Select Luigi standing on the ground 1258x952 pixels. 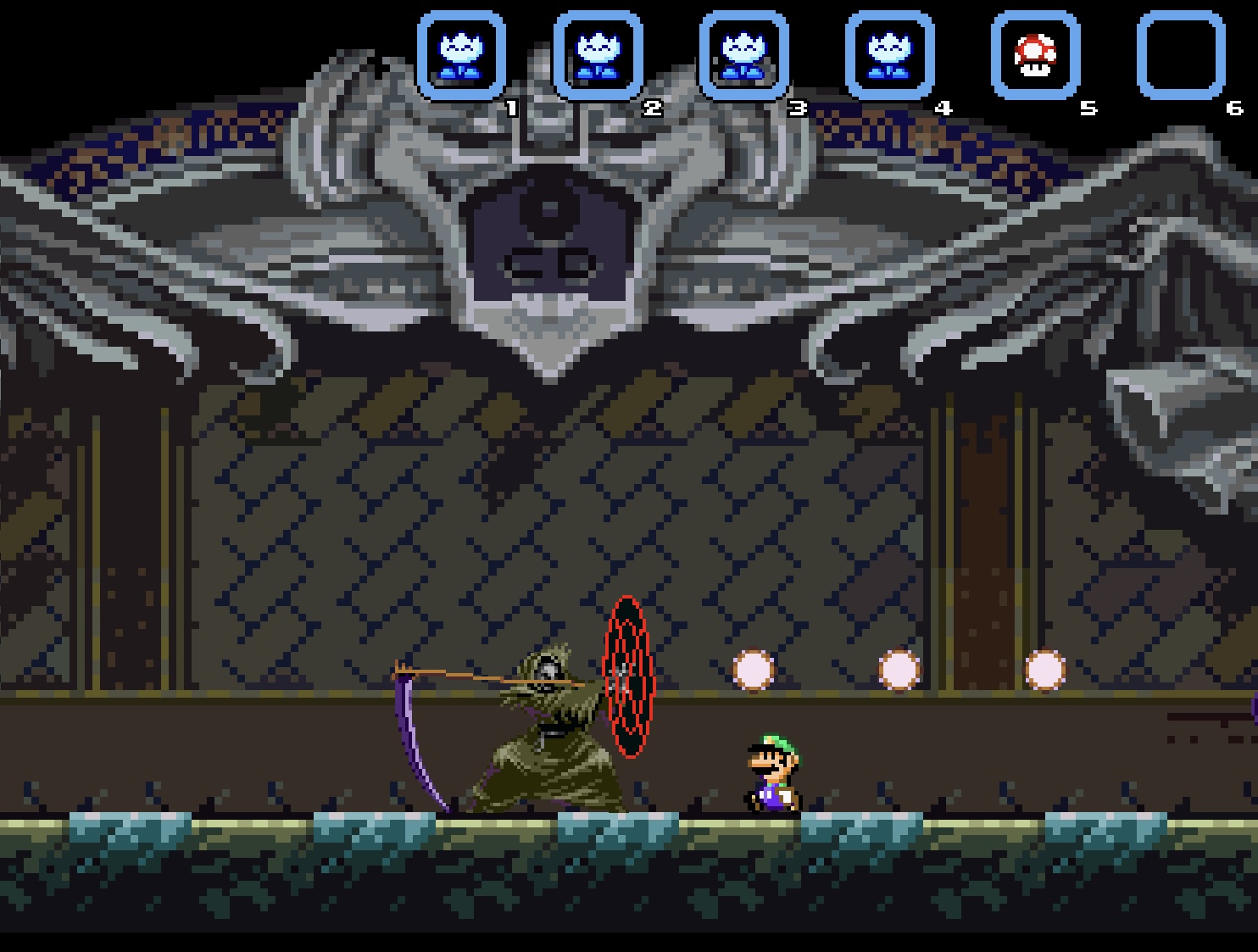point(770,771)
